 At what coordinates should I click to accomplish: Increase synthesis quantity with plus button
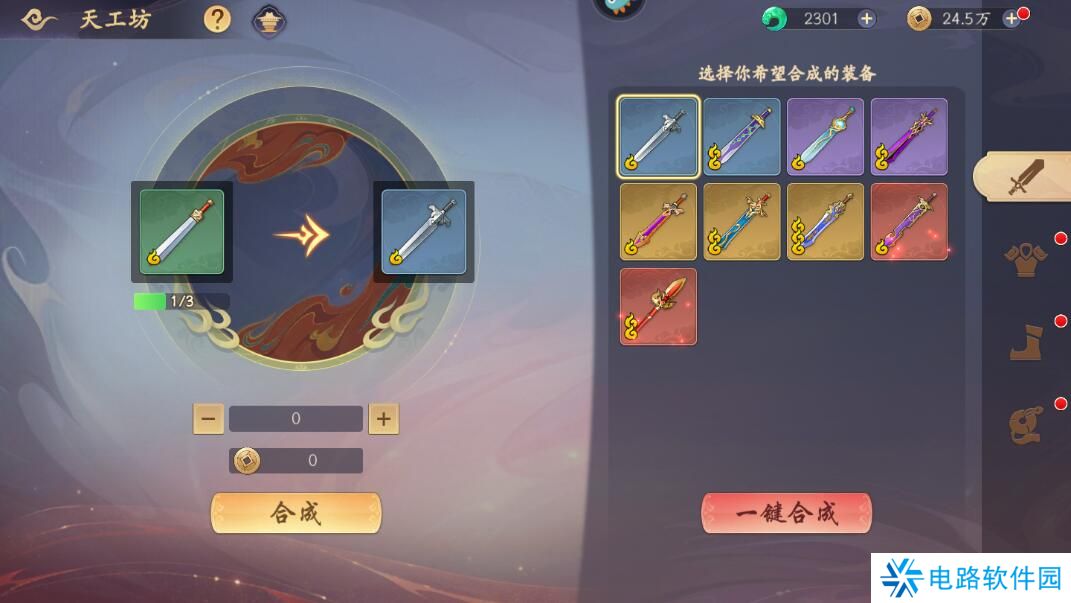[383, 419]
